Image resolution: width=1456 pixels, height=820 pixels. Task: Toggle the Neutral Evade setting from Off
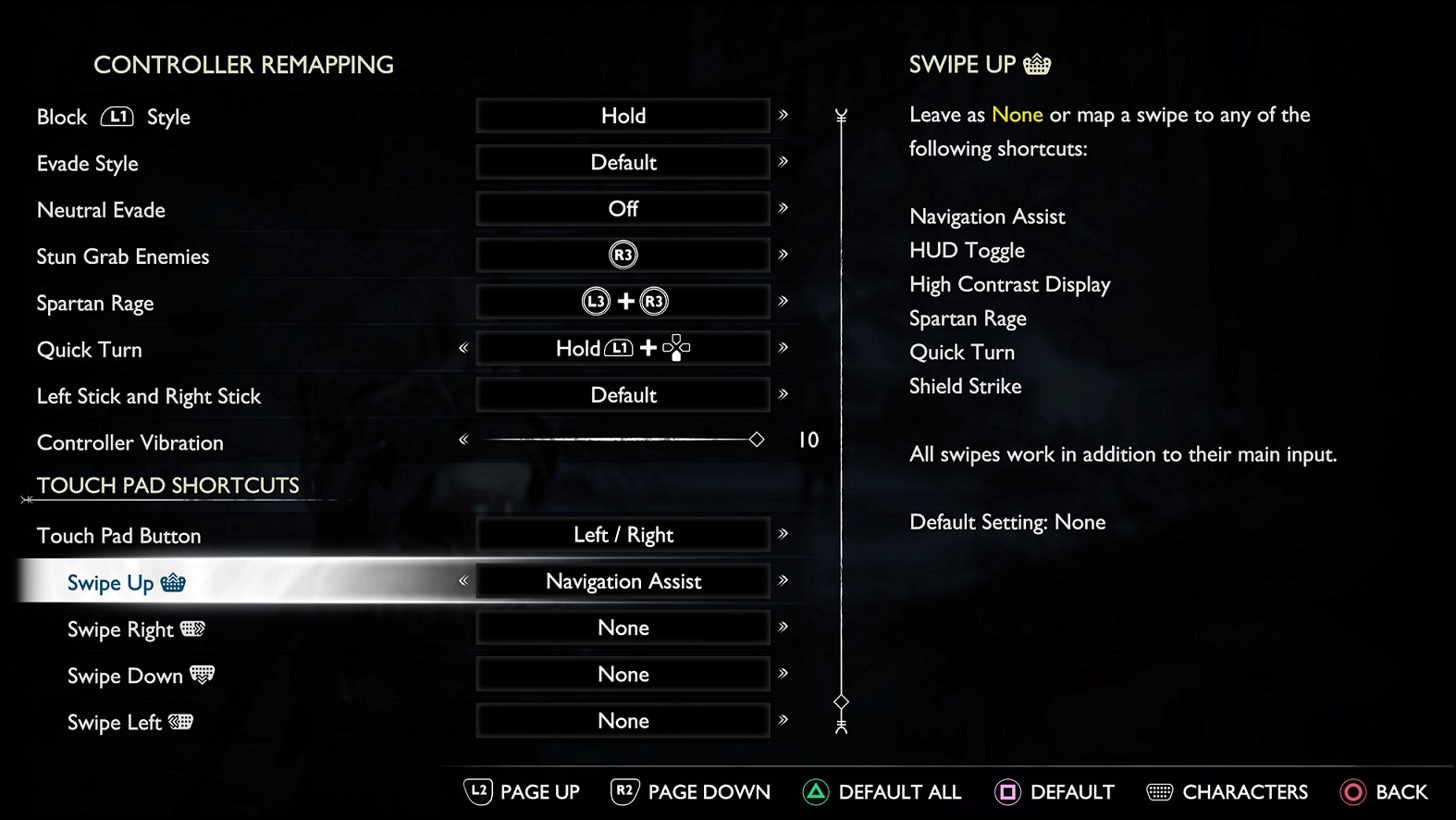click(623, 208)
